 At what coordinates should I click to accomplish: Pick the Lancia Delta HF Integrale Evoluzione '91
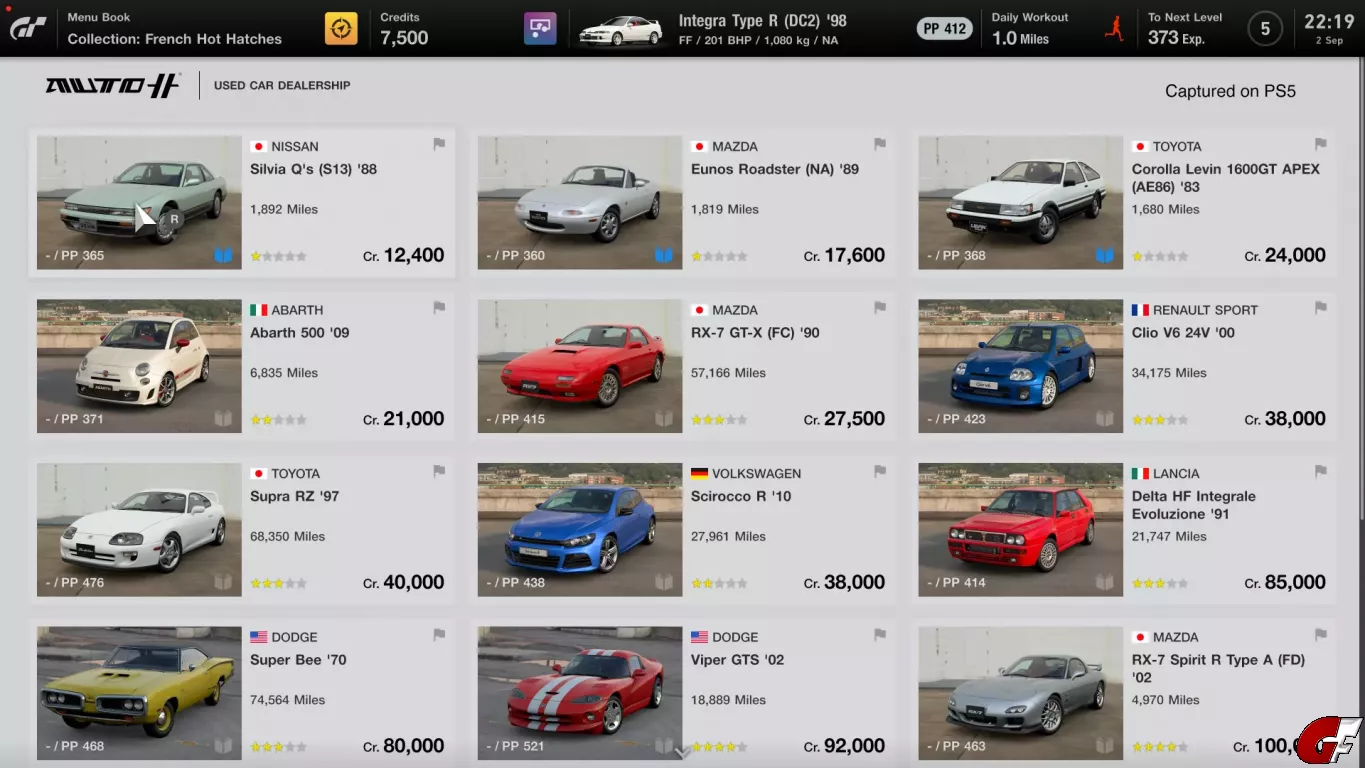coord(1123,530)
